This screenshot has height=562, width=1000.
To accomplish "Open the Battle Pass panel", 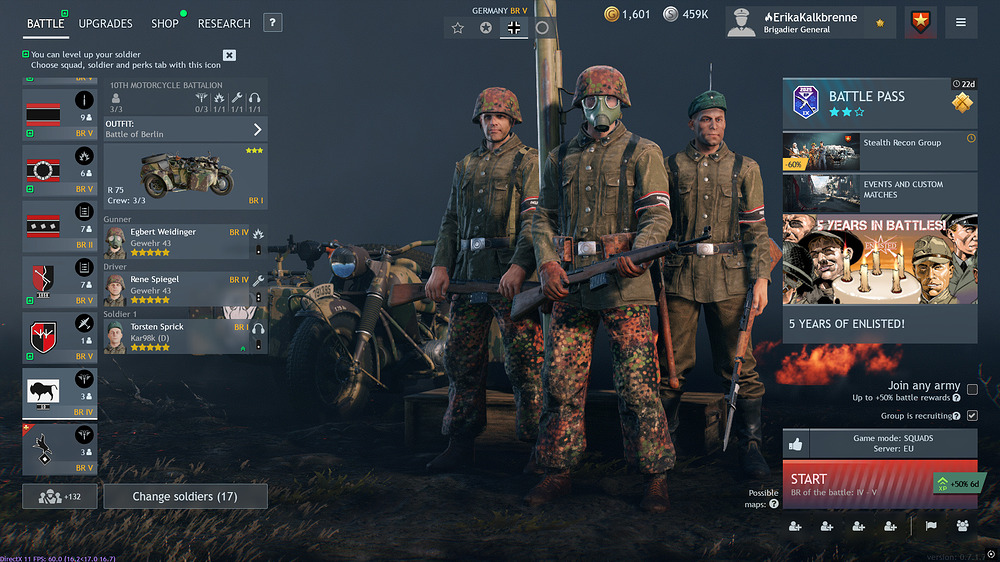I will tap(879, 104).
